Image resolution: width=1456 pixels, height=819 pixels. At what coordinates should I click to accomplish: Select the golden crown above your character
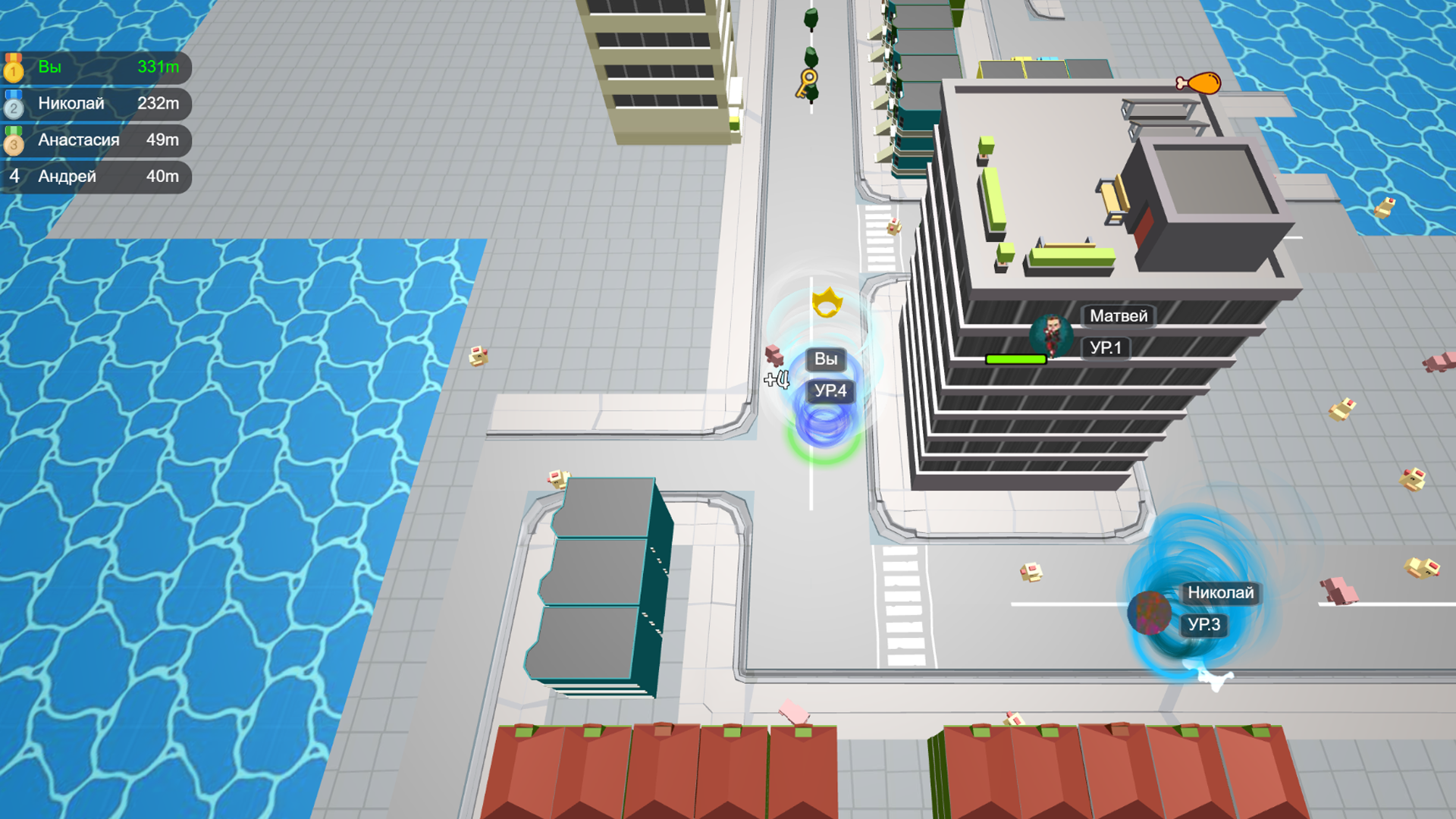828,302
